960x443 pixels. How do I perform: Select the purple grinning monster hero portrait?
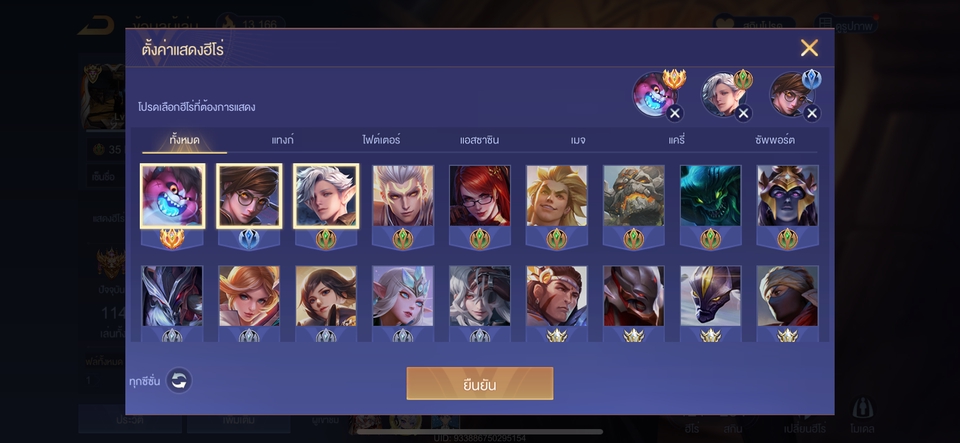pyautogui.click(x=173, y=196)
